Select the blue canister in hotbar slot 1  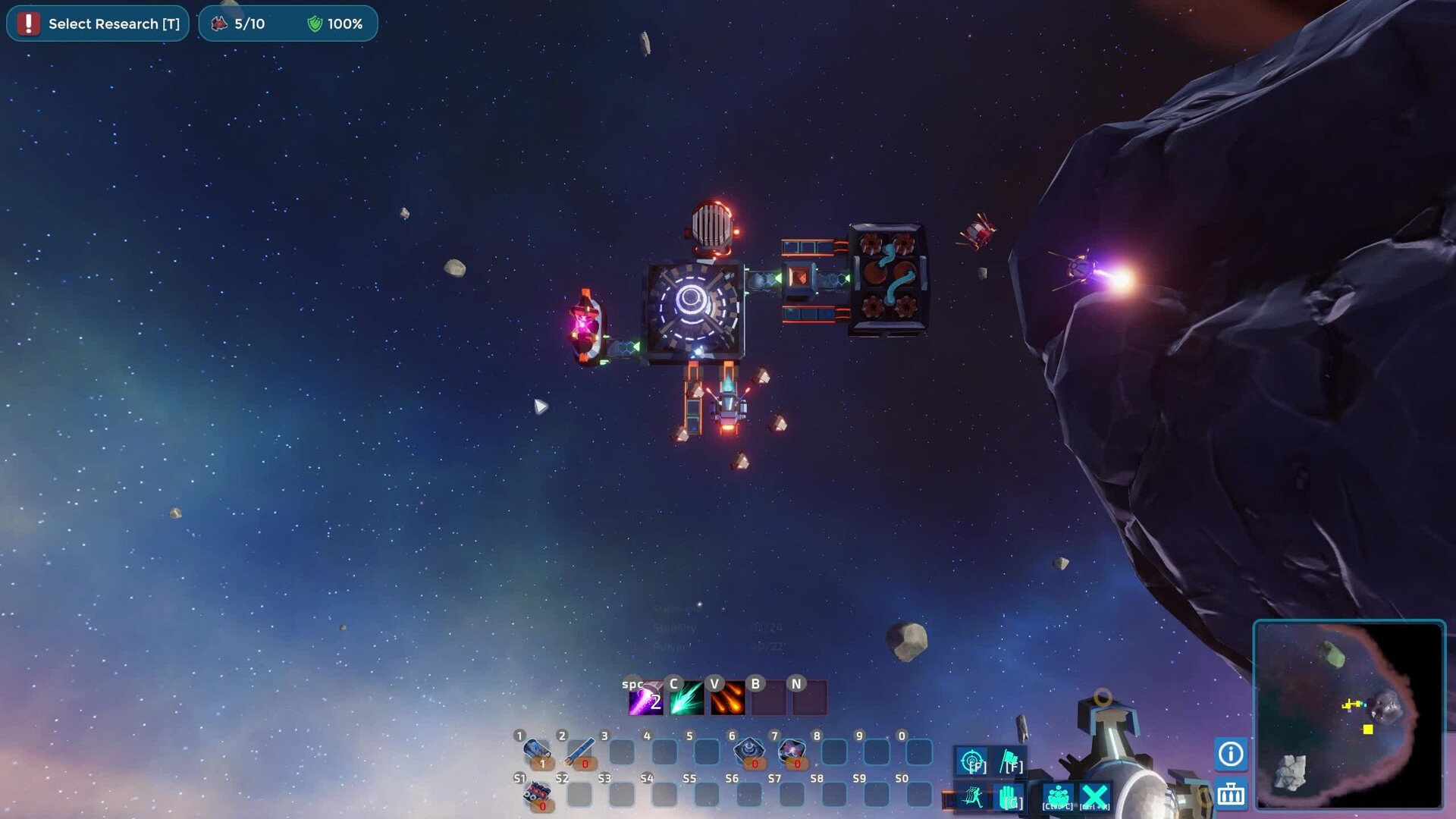tap(537, 752)
